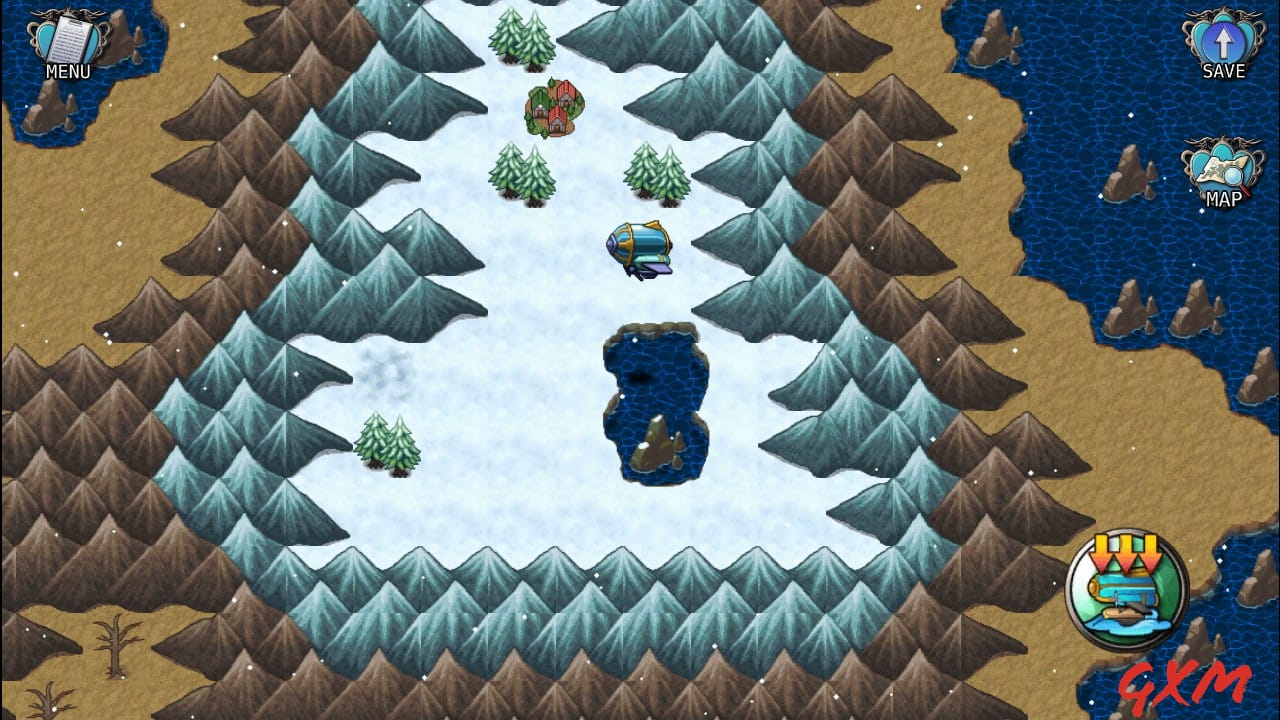Click the dark cave opening in the frozen lake
1280x720 pixels.
coord(643,377)
